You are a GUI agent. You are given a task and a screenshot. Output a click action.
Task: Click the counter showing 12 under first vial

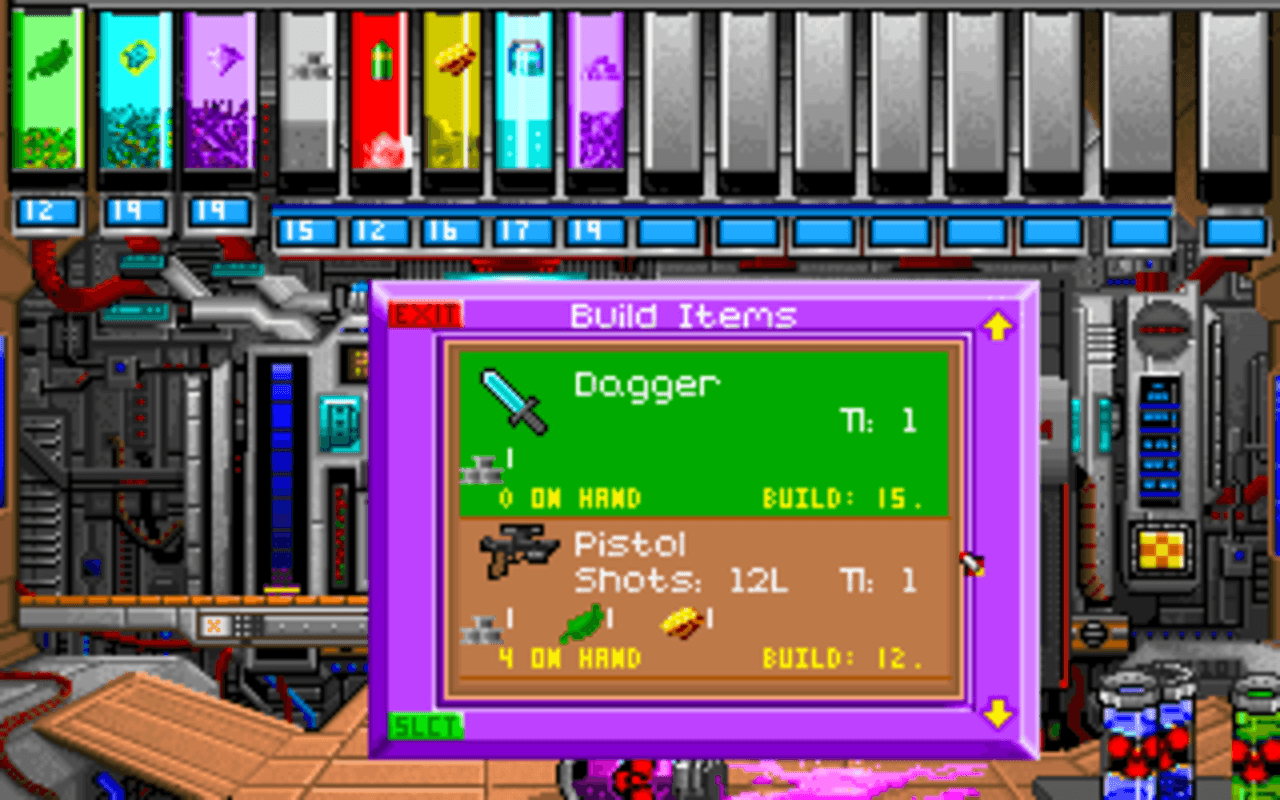[47, 209]
